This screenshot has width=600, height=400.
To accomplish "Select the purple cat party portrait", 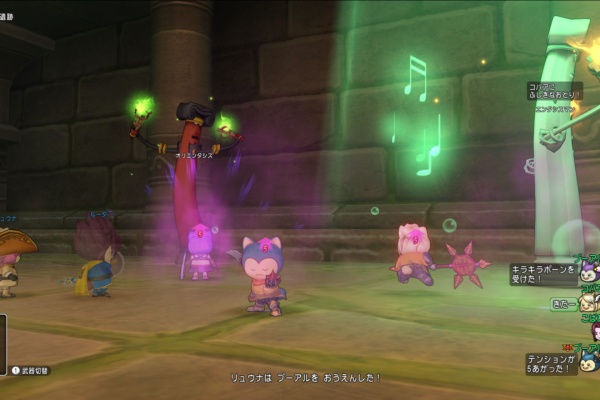I will pos(587,272).
